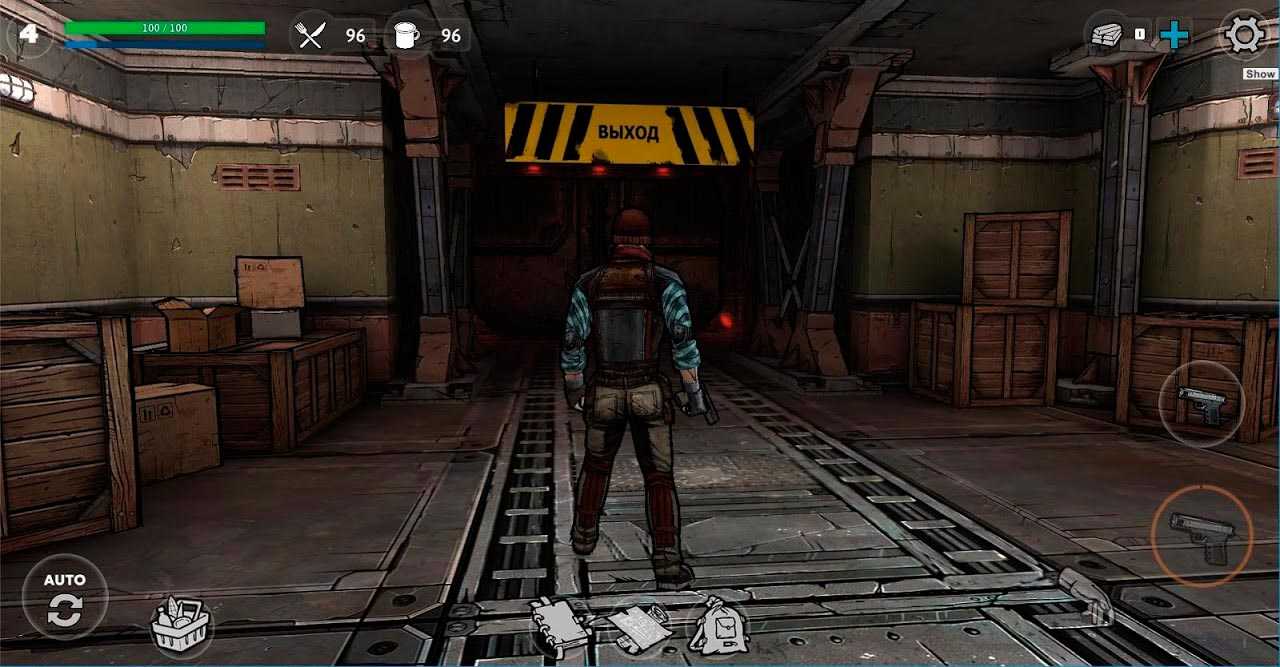The width and height of the screenshot is (1280, 667).
Task: Select the pistol in the grey-ringed weapon slot
Action: tap(1201, 403)
